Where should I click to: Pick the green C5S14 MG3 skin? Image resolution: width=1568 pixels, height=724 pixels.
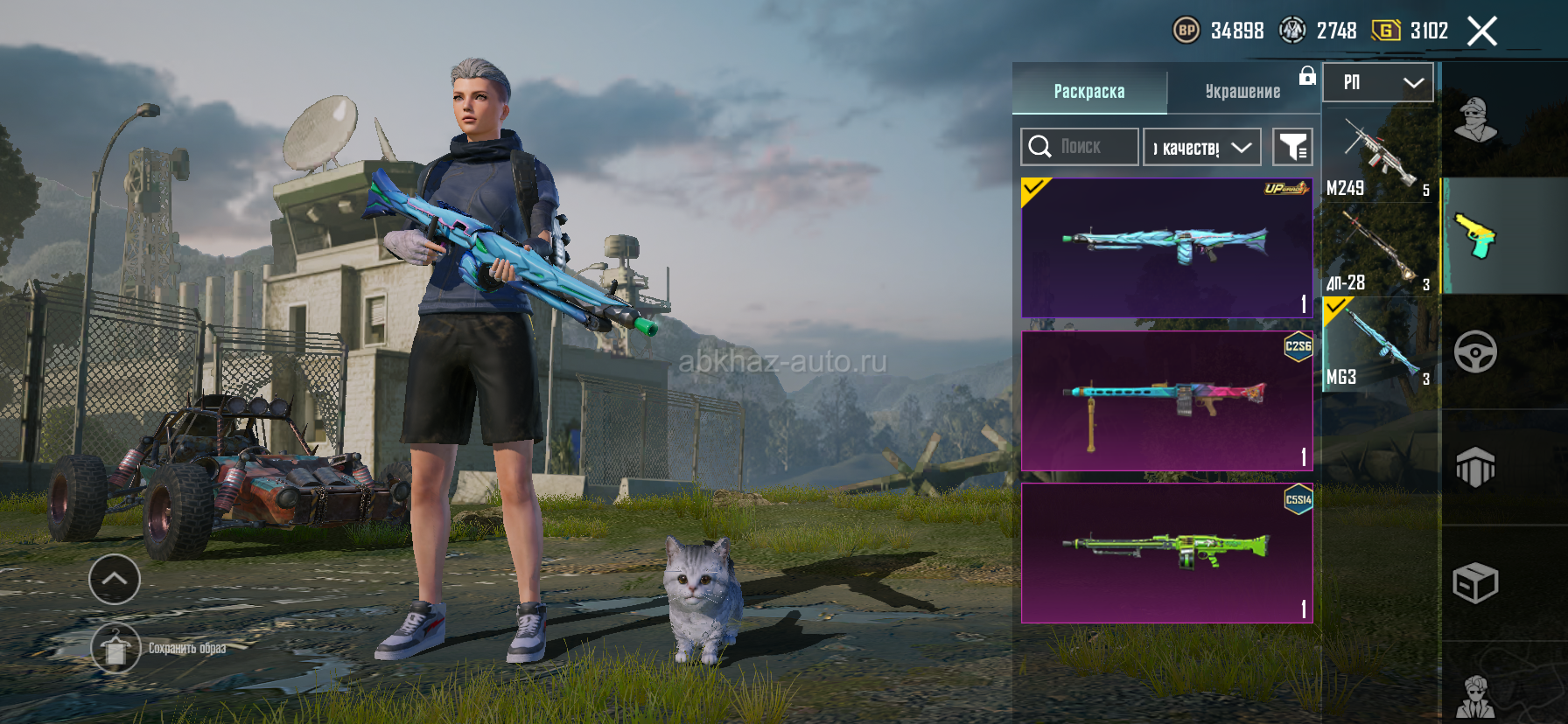click(1166, 553)
